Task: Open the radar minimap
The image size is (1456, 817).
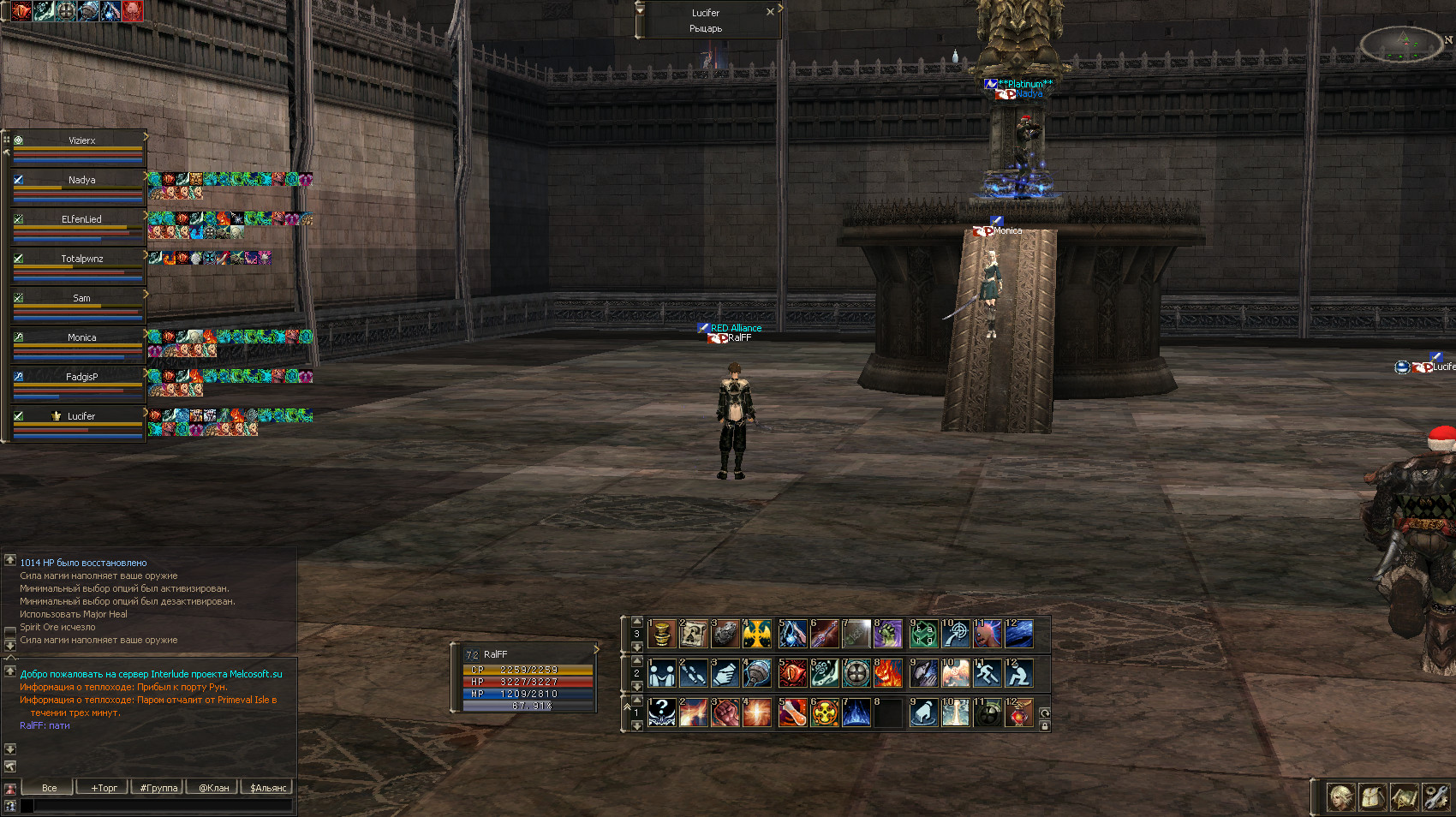Action: pos(1401,45)
